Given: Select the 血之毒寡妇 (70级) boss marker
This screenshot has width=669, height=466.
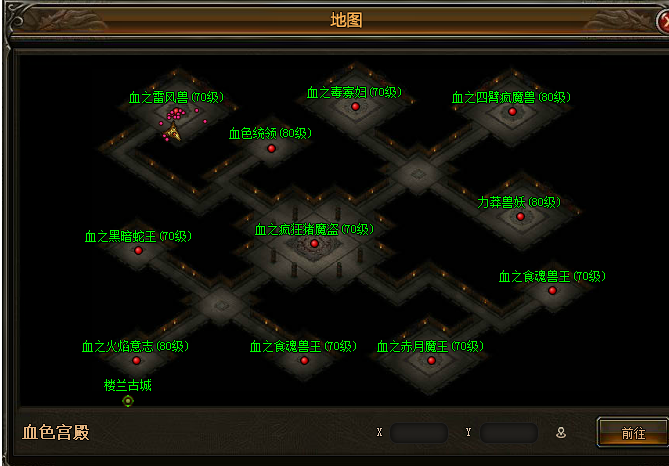Looking at the screenshot, I should 354,106.
